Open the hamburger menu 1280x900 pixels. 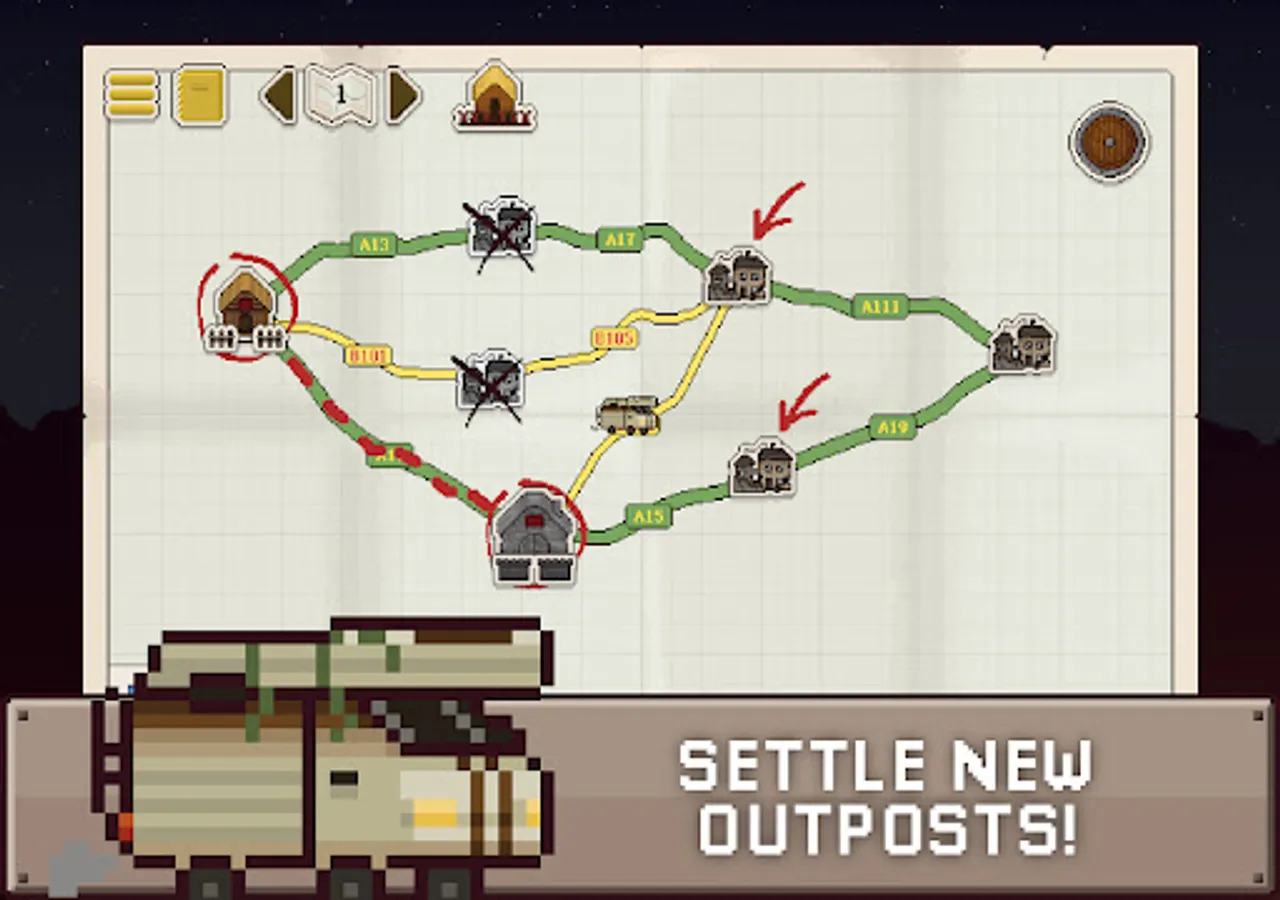130,95
